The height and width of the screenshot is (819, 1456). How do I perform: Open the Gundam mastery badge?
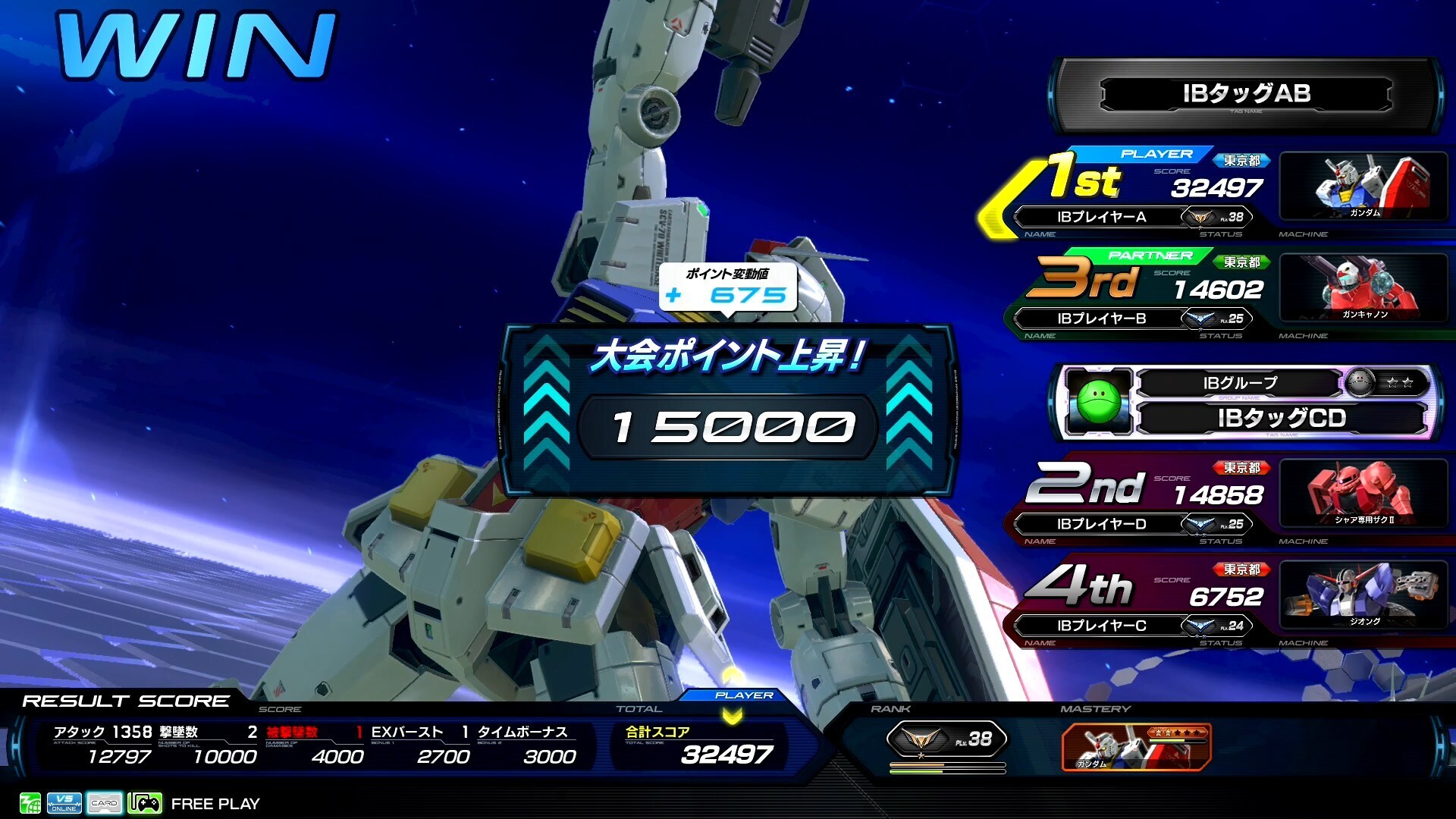(1136, 746)
